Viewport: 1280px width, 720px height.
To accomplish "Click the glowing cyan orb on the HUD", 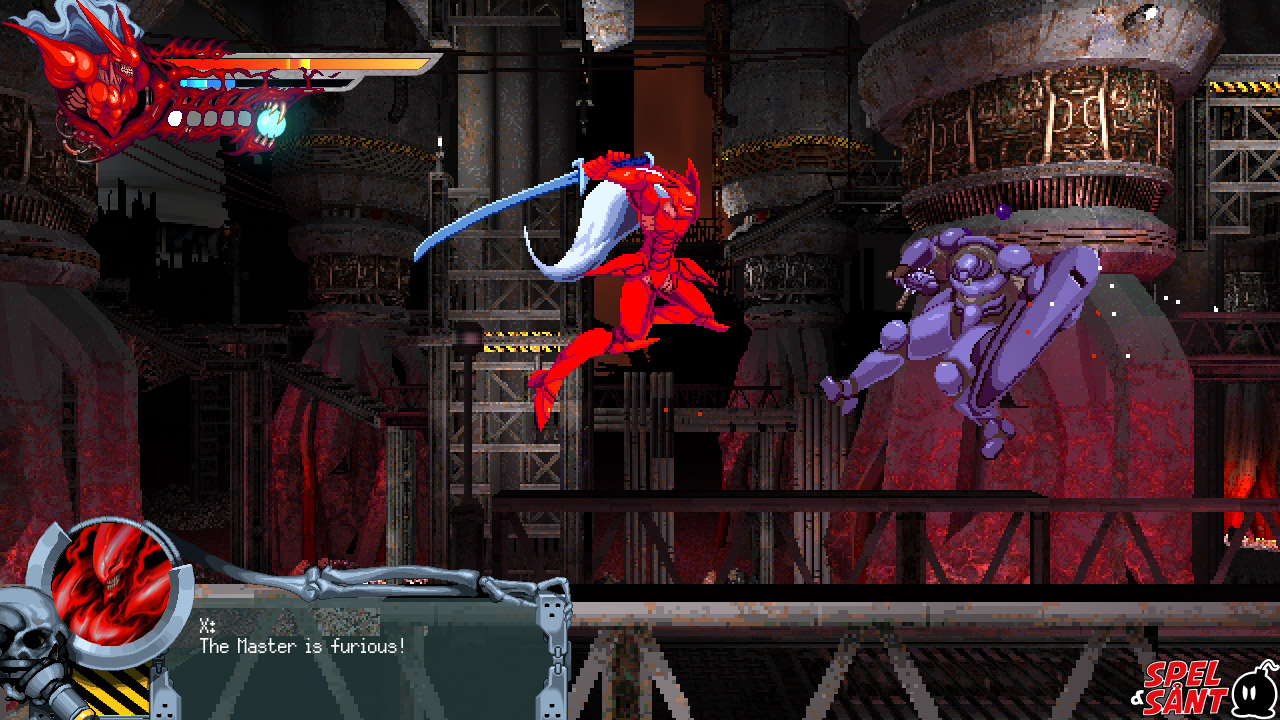I will tap(272, 122).
